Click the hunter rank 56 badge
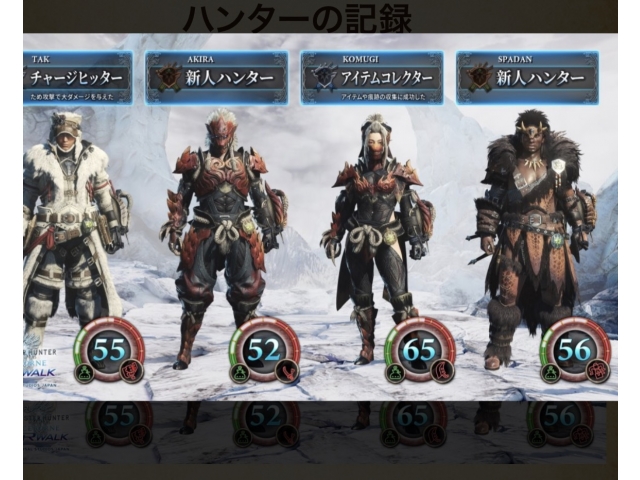640x480 pixels. coord(575,350)
